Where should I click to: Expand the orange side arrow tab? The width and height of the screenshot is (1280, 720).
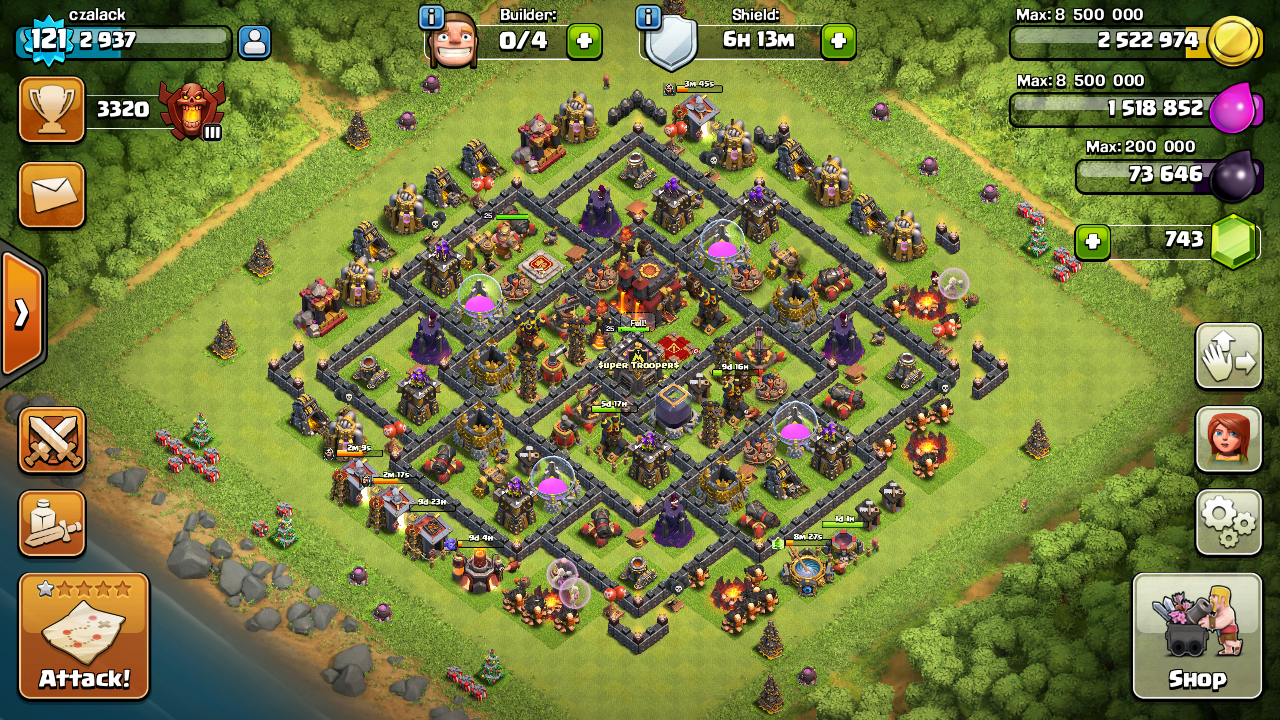pos(20,314)
